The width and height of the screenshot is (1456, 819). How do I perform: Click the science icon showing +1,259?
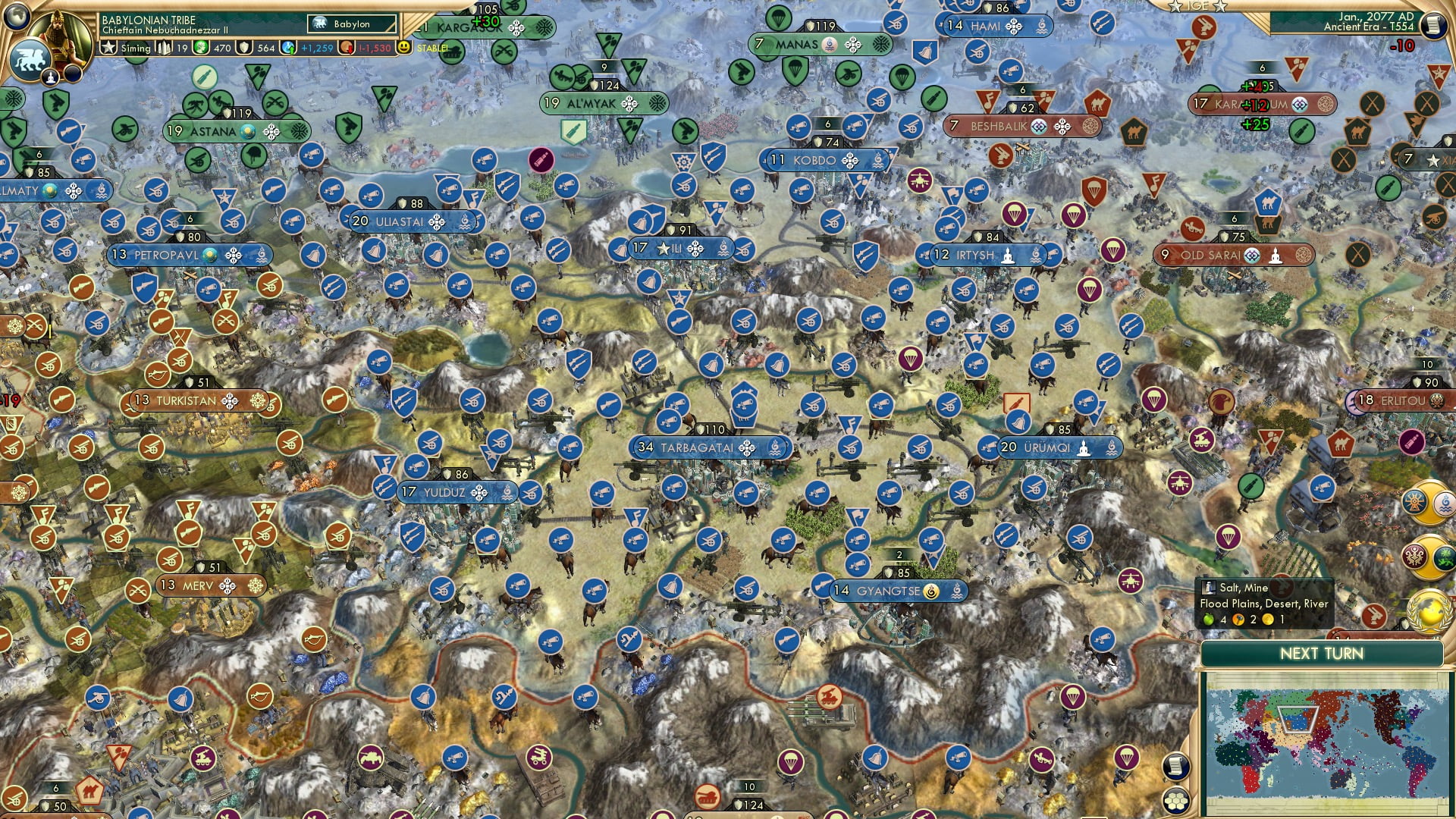tap(287, 48)
